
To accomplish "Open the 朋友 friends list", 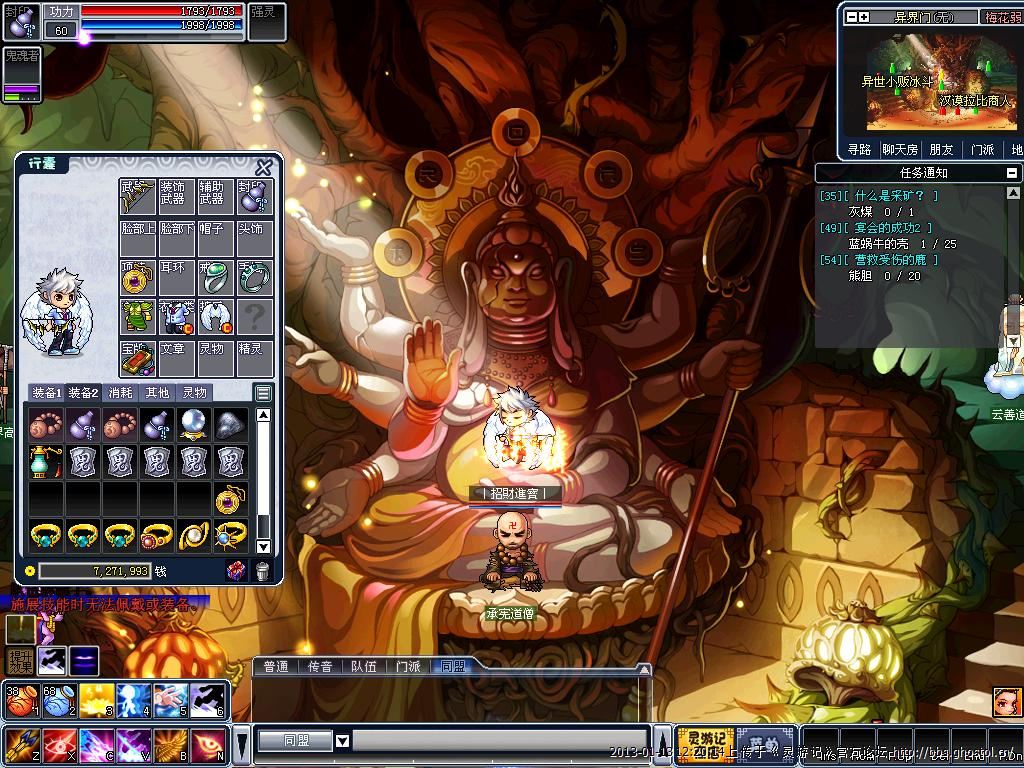I will point(941,150).
